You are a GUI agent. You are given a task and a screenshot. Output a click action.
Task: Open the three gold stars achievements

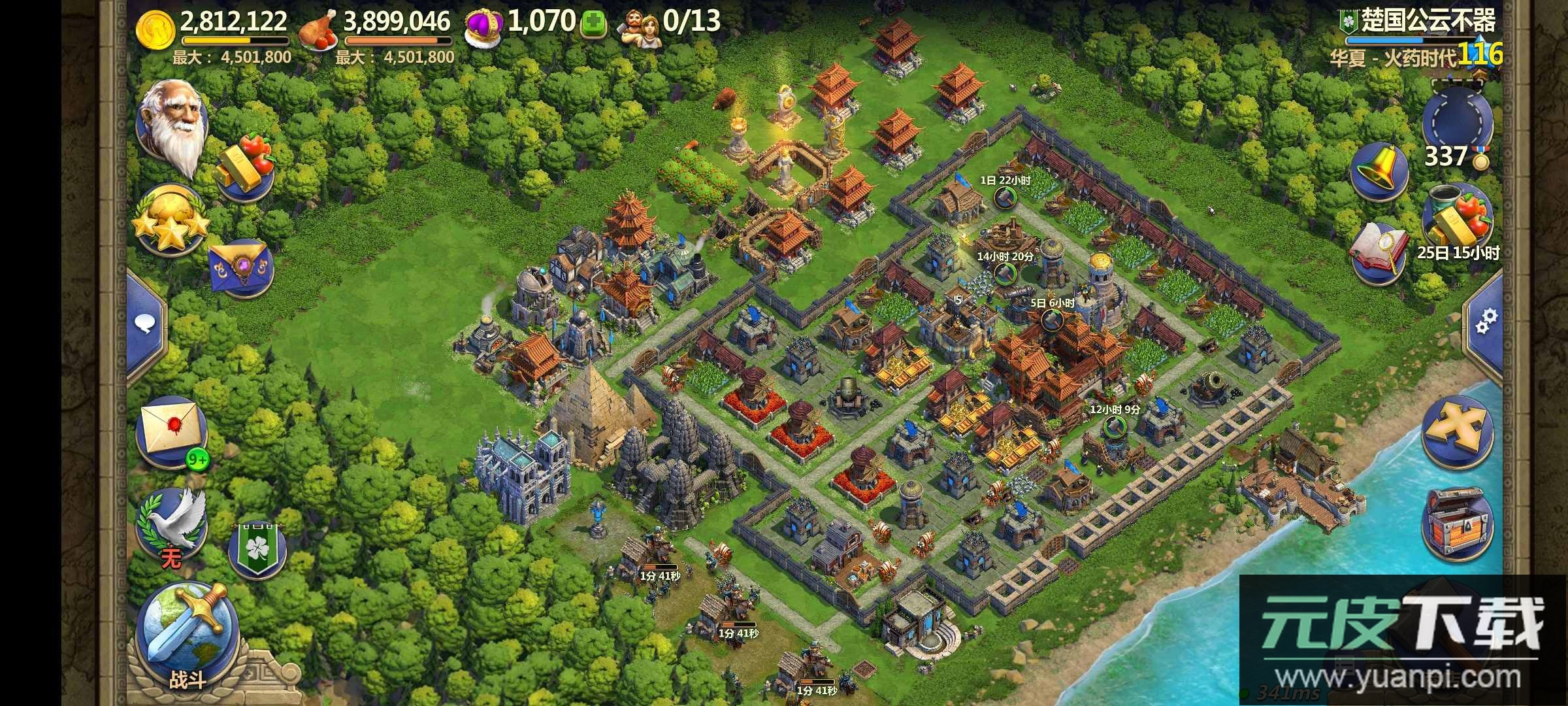coord(171,221)
